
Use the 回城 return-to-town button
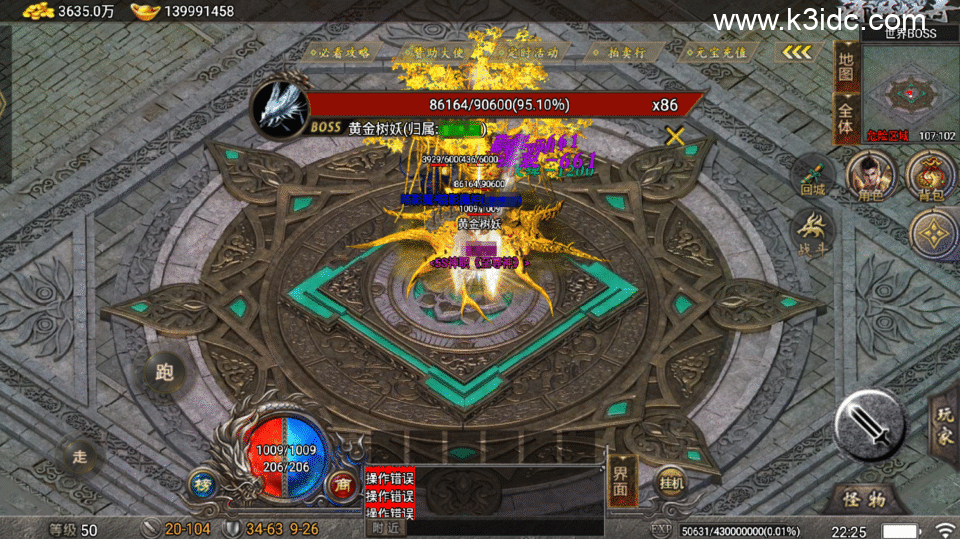(813, 177)
